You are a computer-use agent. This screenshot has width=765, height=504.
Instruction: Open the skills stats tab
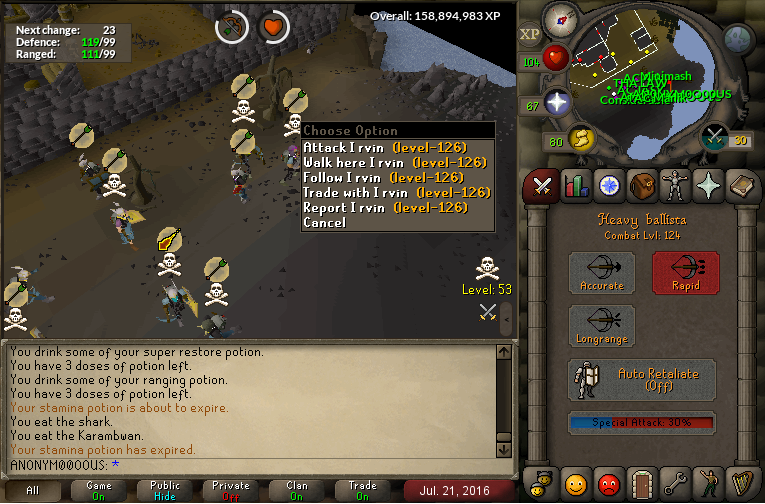(x=575, y=185)
